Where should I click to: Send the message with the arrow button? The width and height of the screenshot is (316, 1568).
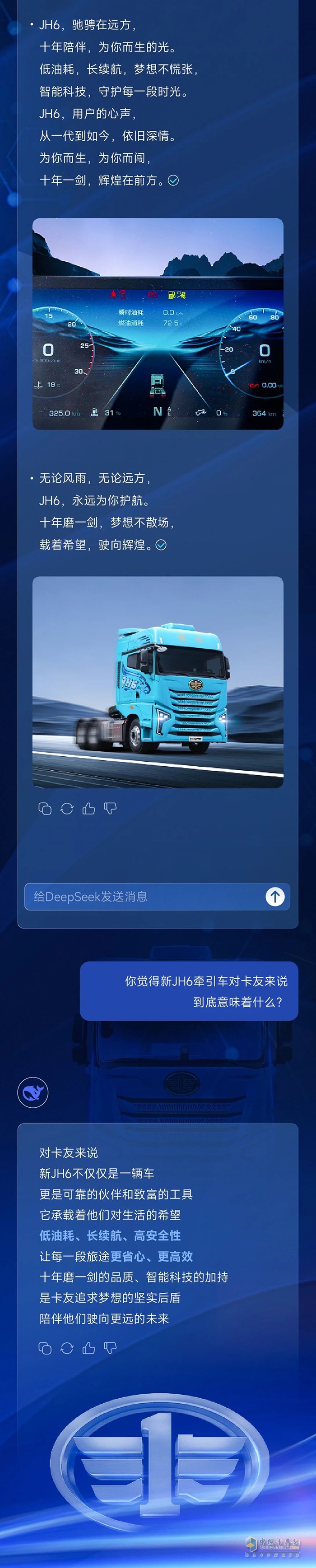(274, 897)
